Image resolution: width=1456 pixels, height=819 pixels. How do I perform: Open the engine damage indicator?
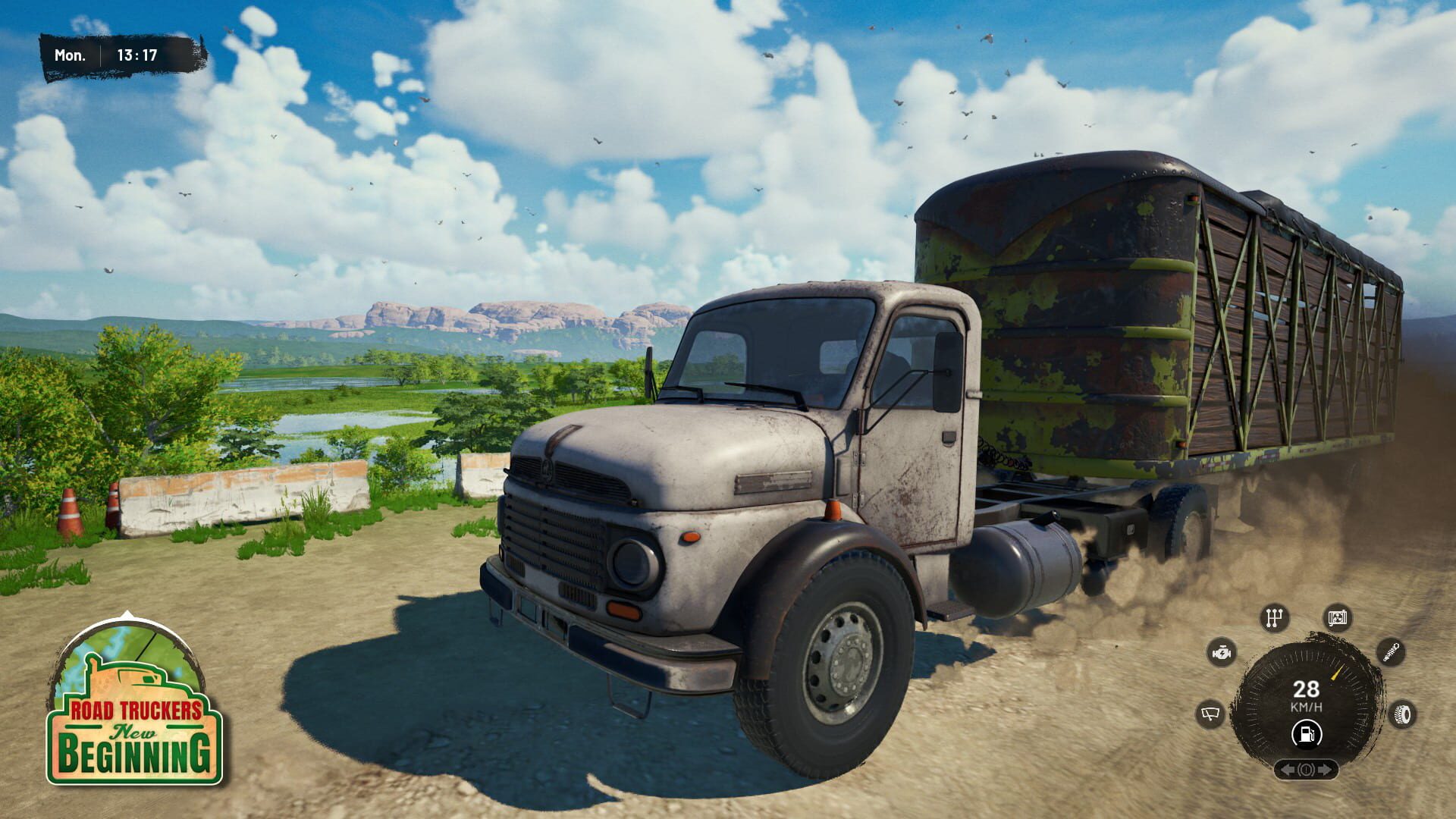pos(1222,652)
